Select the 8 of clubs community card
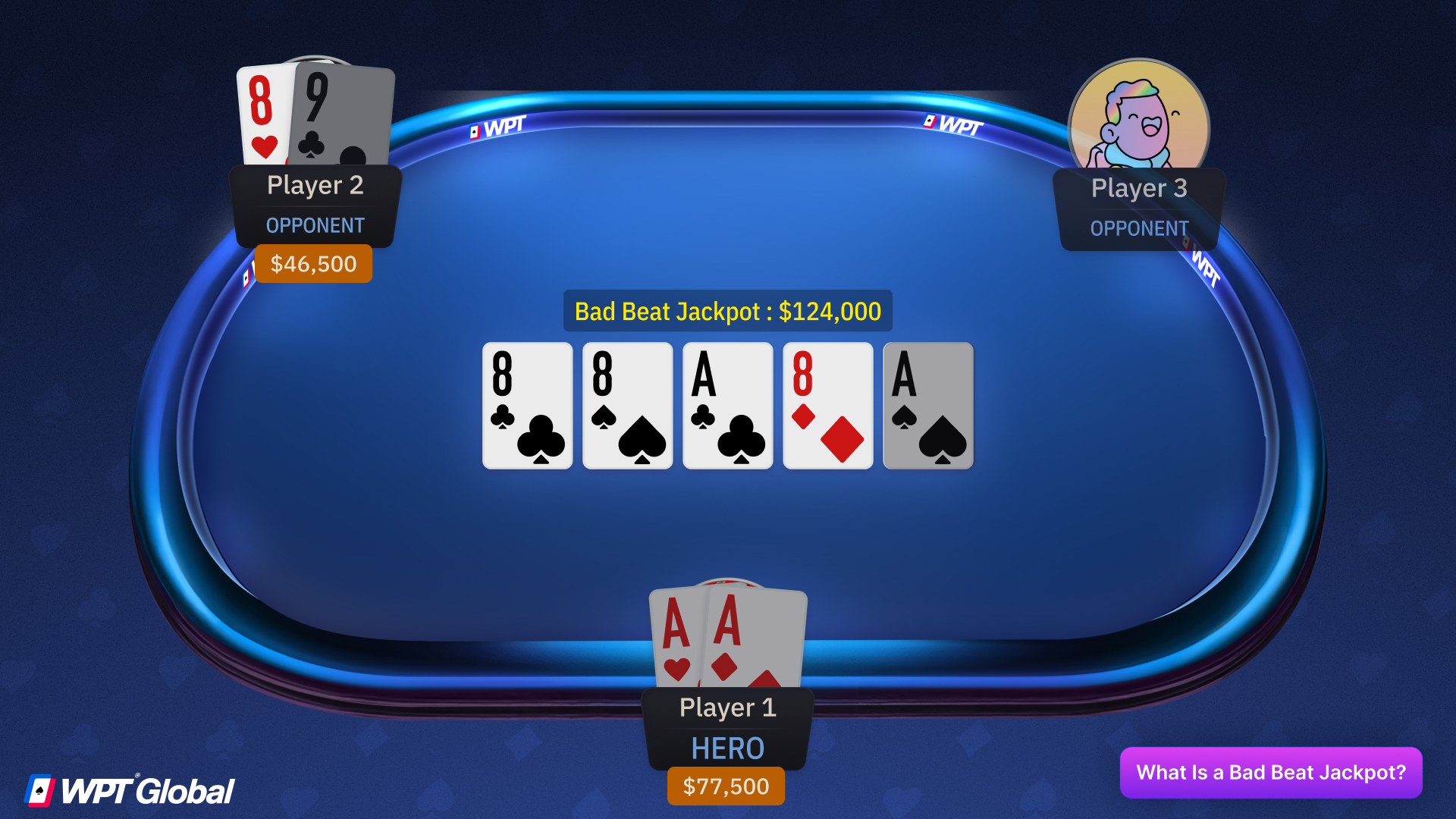This screenshot has width=1456, height=819. tap(527, 406)
